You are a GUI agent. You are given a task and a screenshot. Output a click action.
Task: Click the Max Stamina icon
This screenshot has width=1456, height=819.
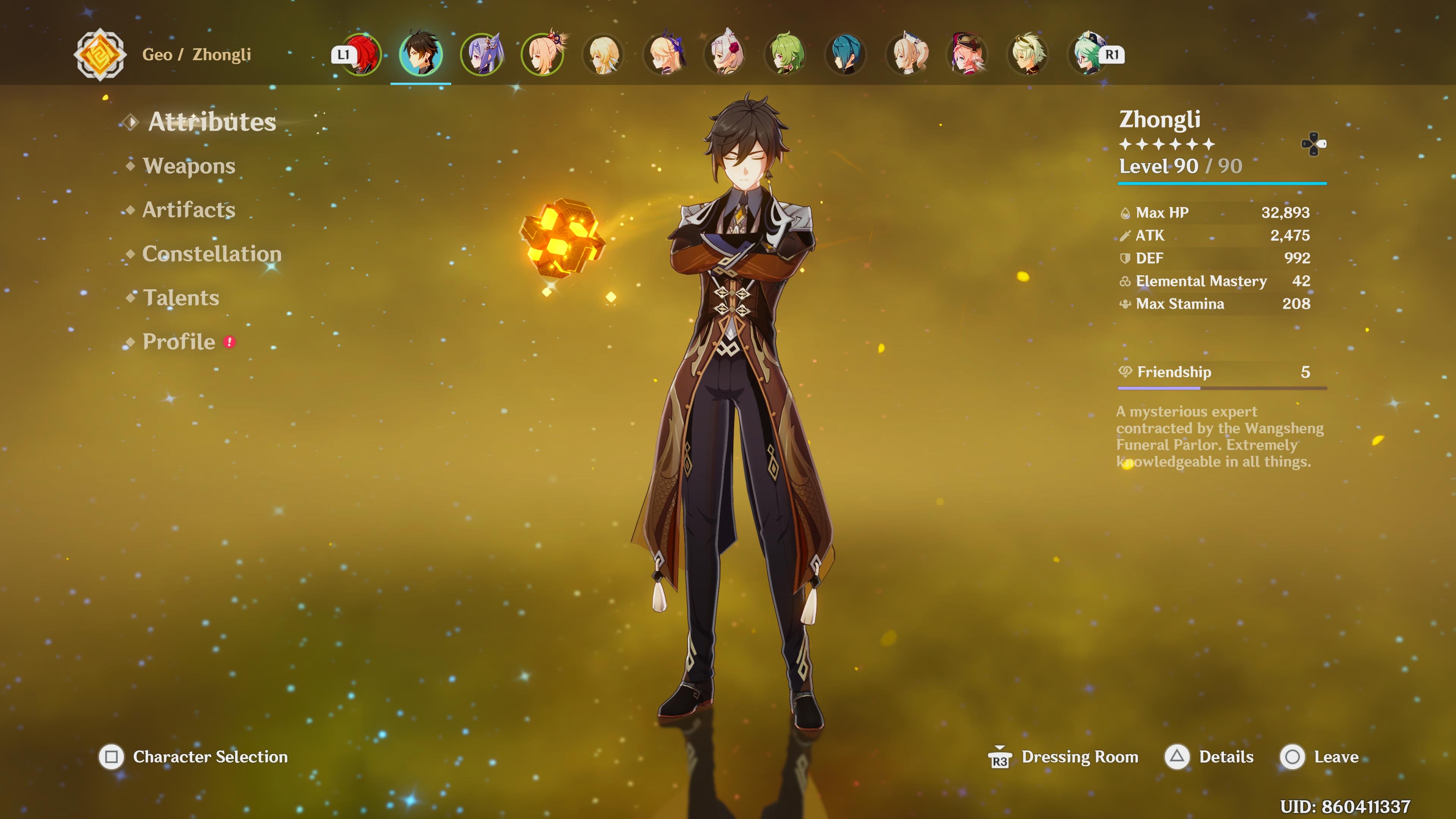[x=1126, y=304]
